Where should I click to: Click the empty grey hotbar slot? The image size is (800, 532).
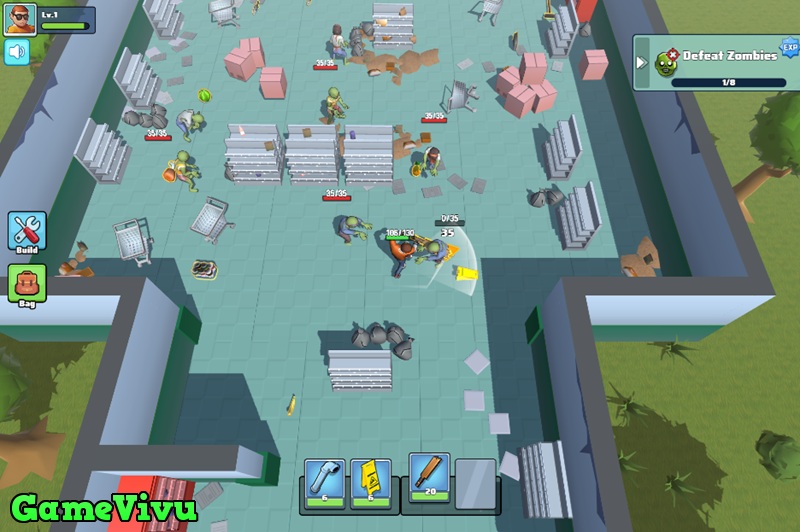click(475, 483)
